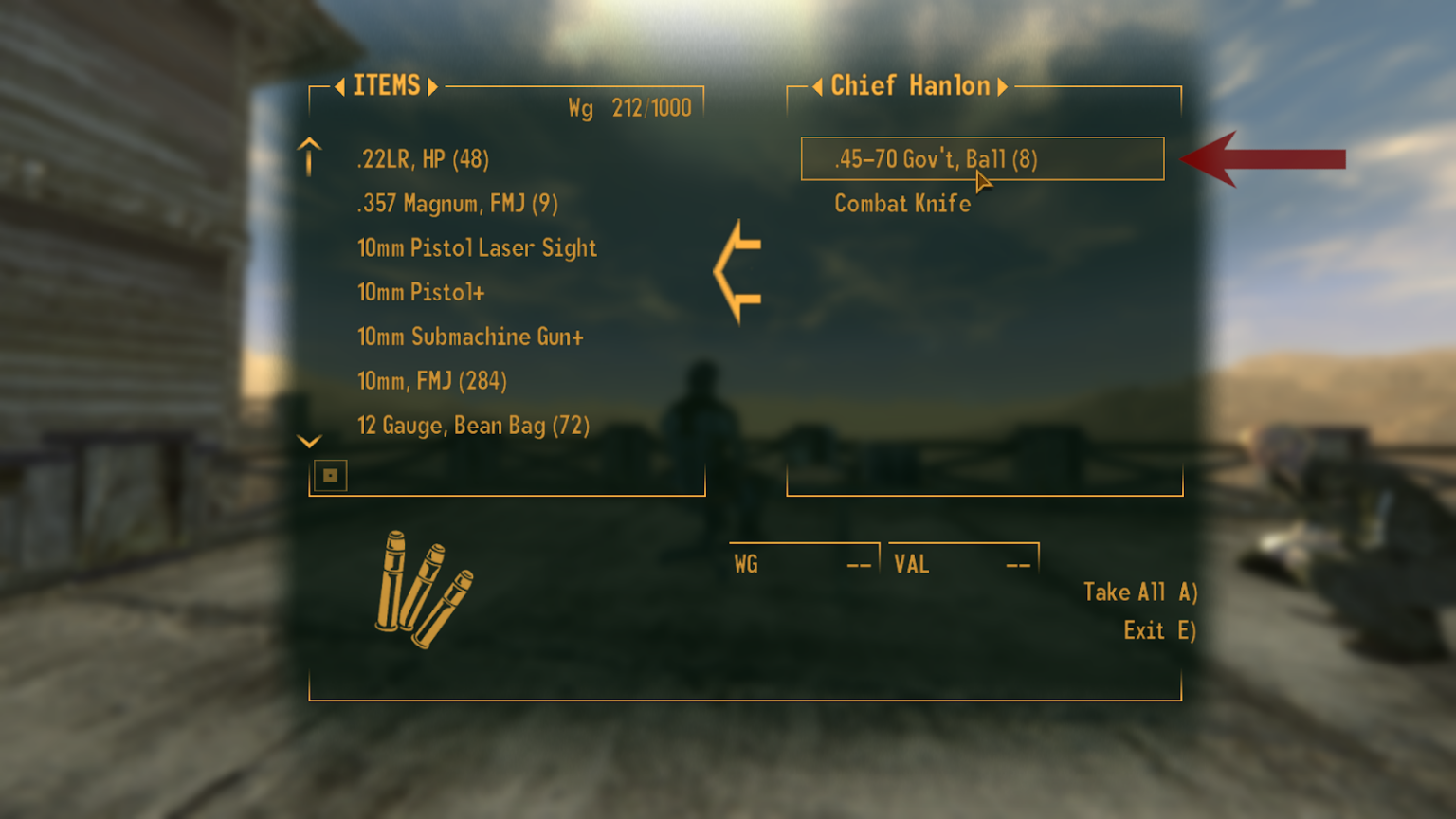This screenshot has height=819, width=1456.
Task: Select the 10mm Submachine Gun+ weapon
Action: click(x=470, y=337)
